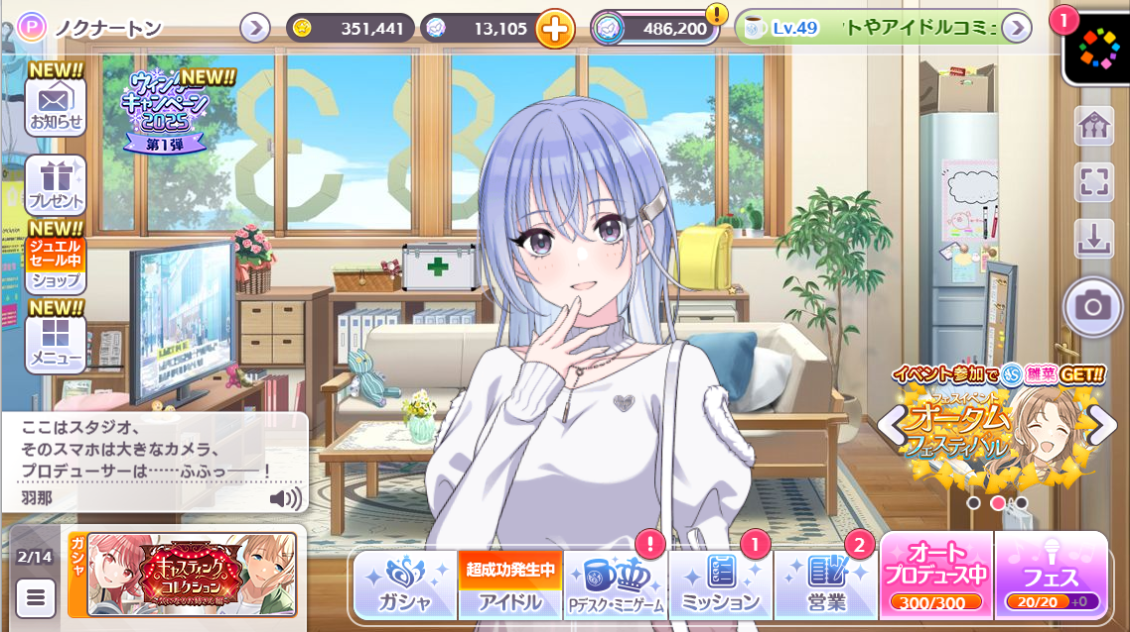Open the colorful launcher icon with notification

click(x=1096, y=47)
